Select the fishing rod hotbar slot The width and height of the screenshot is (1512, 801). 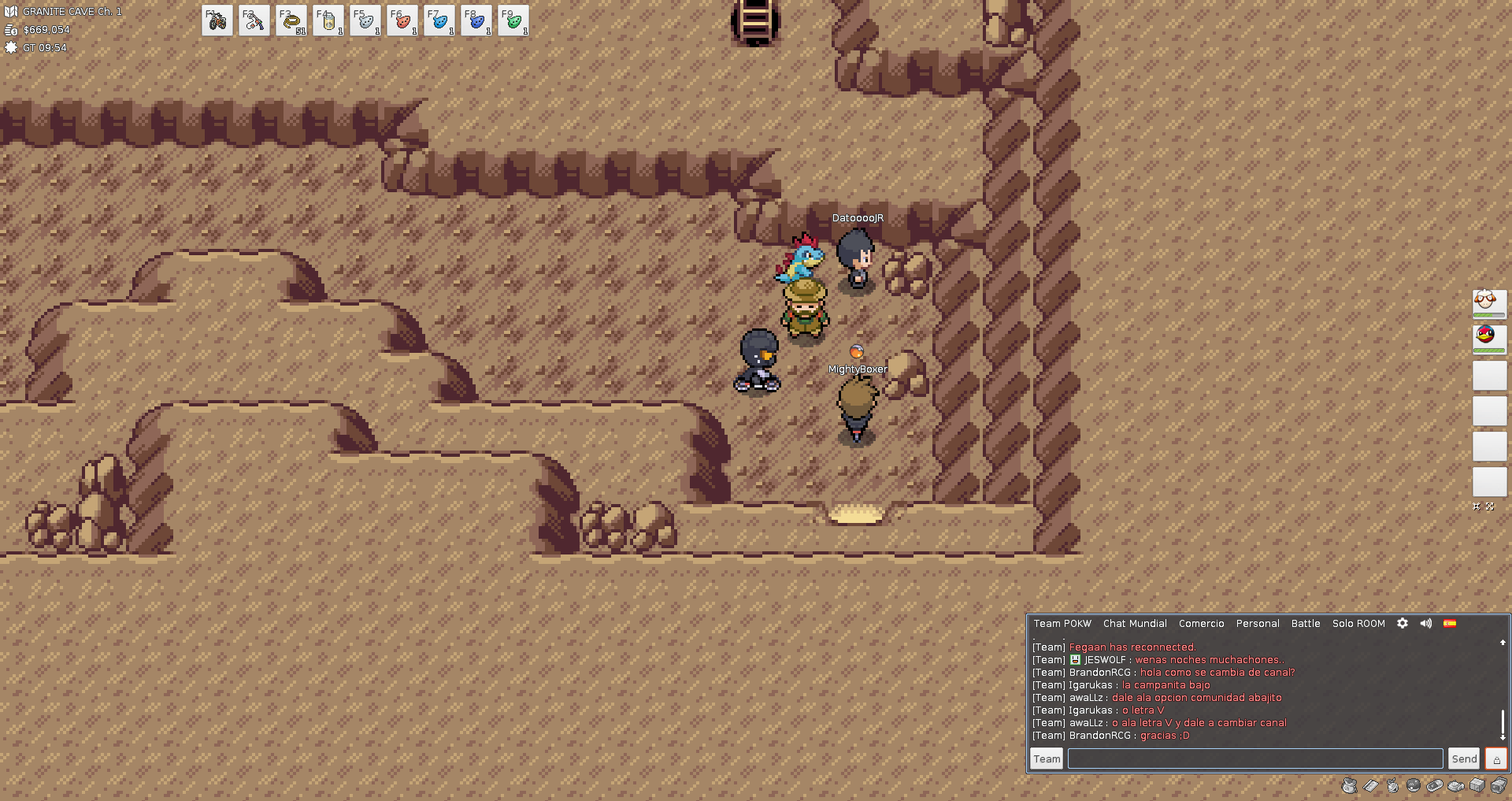[x=254, y=21]
